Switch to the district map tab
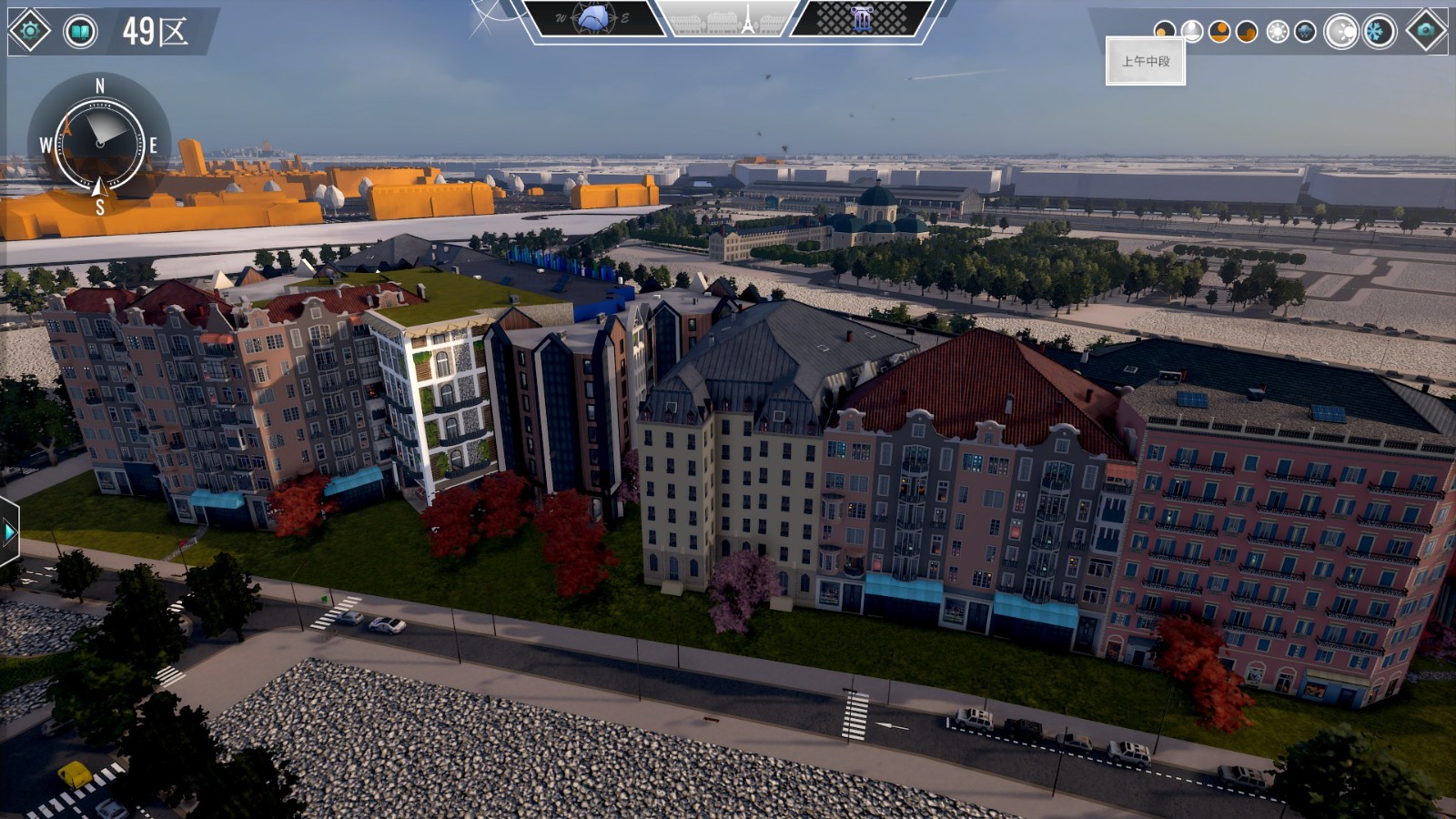 coord(593,18)
